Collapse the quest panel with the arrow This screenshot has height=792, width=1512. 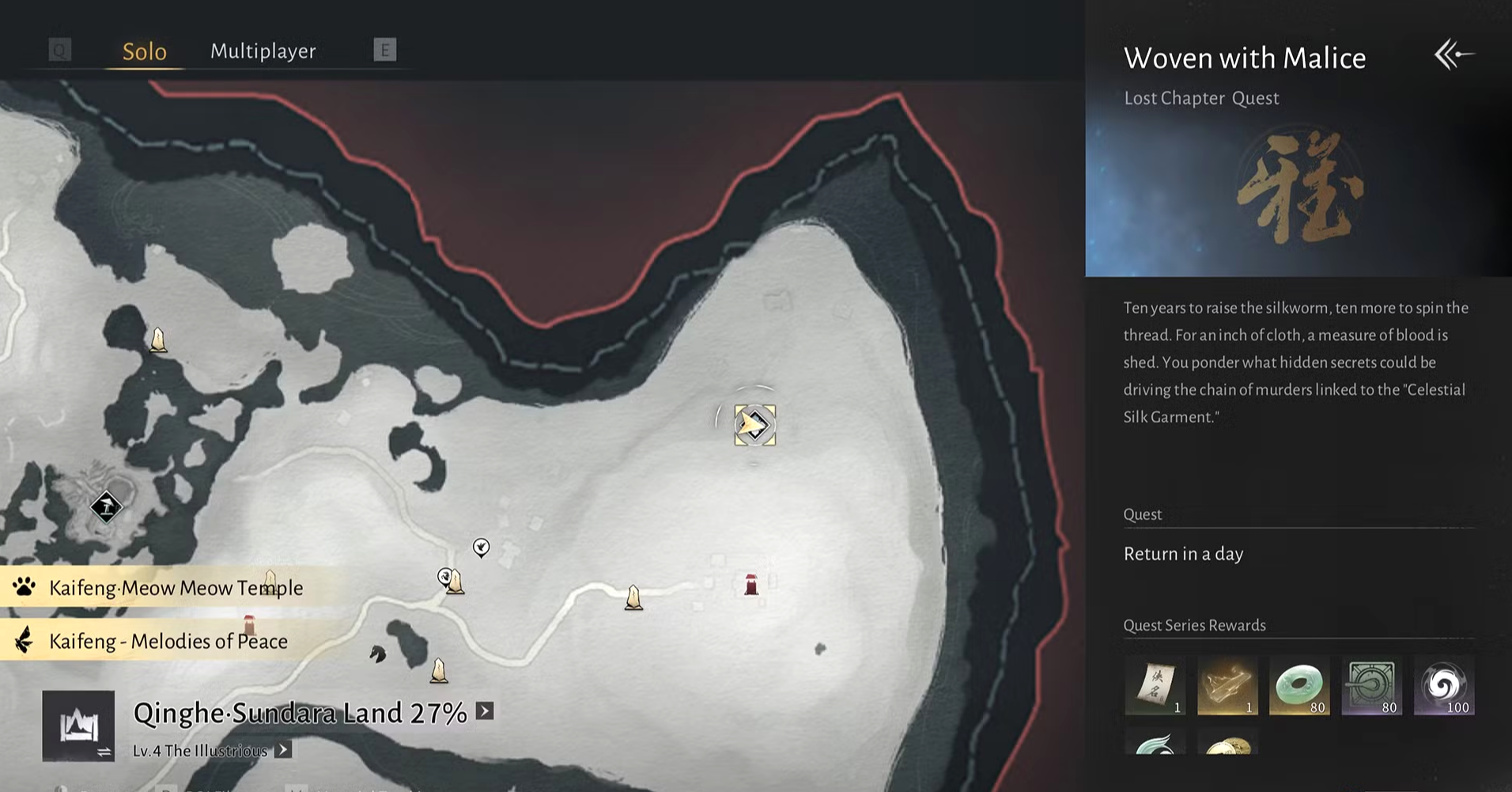(x=1454, y=55)
